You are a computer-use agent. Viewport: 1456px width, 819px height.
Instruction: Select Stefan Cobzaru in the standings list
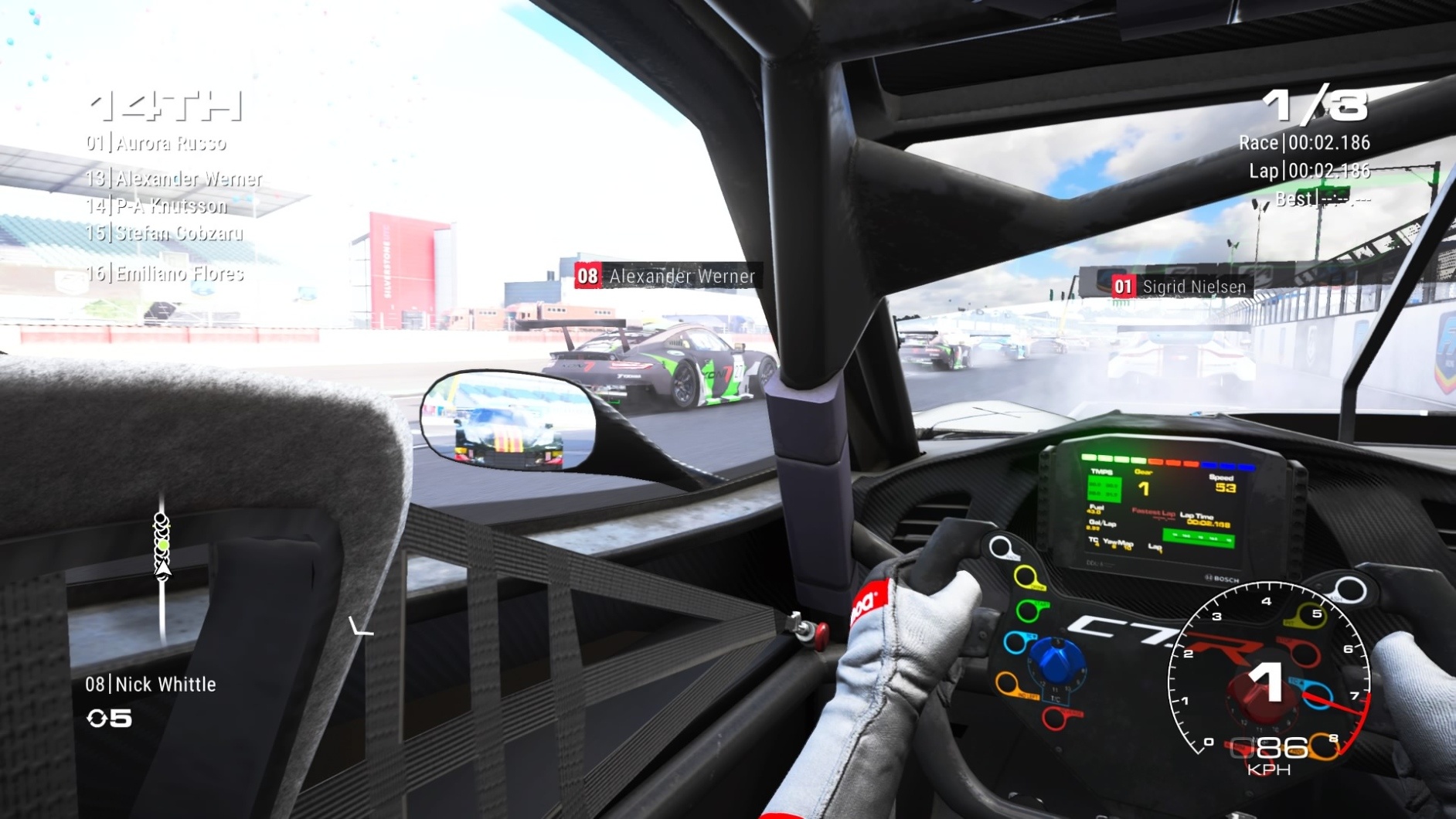tap(165, 233)
